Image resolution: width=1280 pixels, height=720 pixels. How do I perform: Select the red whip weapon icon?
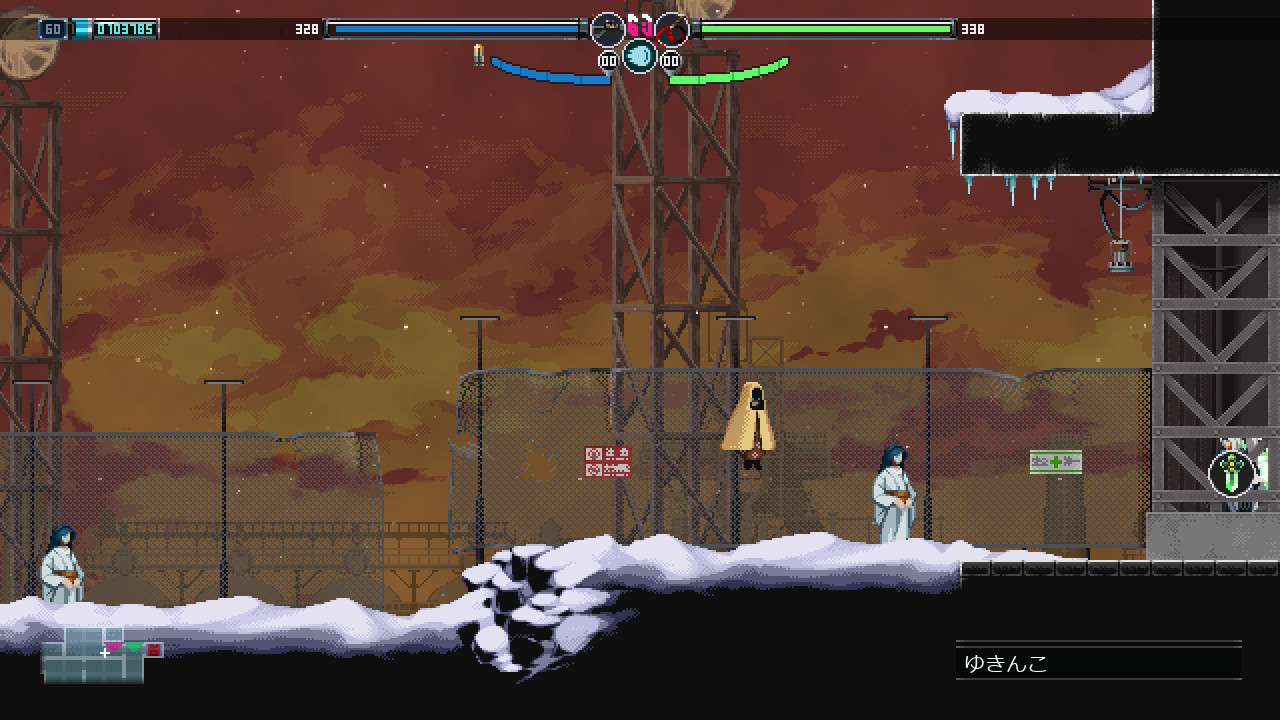click(x=672, y=29)
